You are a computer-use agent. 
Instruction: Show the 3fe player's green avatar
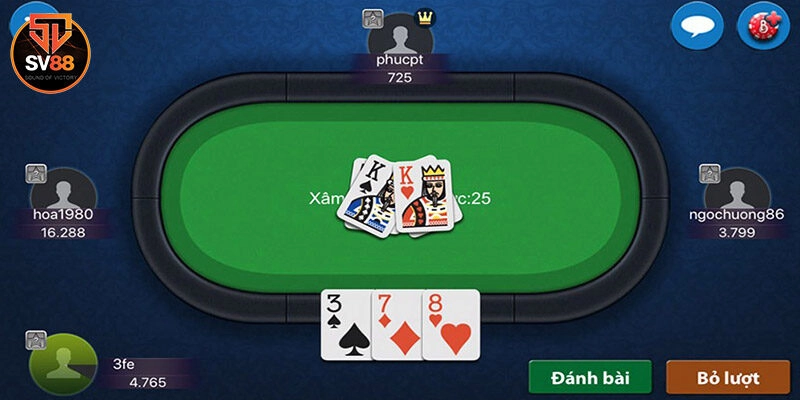62,361
